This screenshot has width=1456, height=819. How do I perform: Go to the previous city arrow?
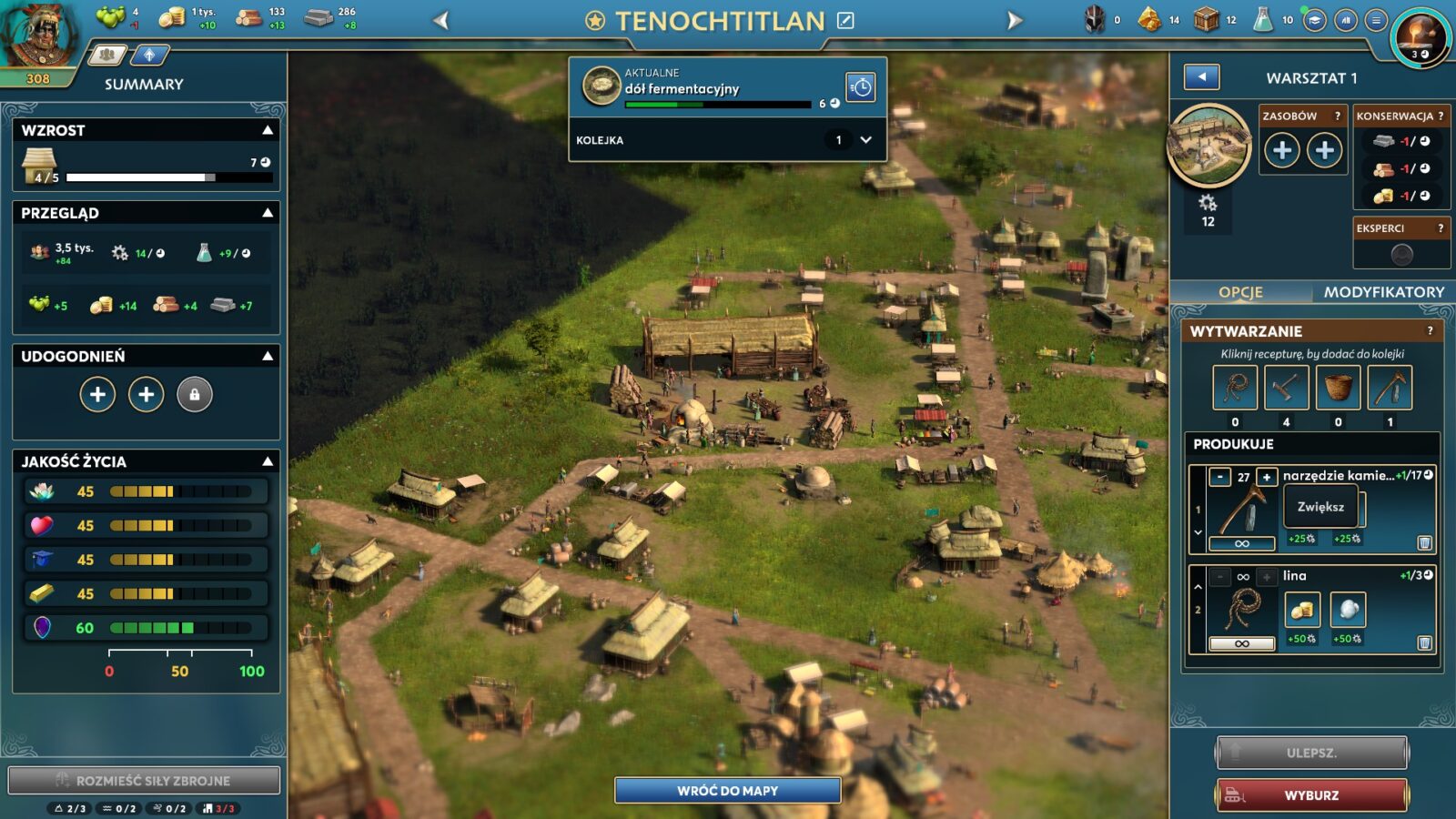(441, 20)
